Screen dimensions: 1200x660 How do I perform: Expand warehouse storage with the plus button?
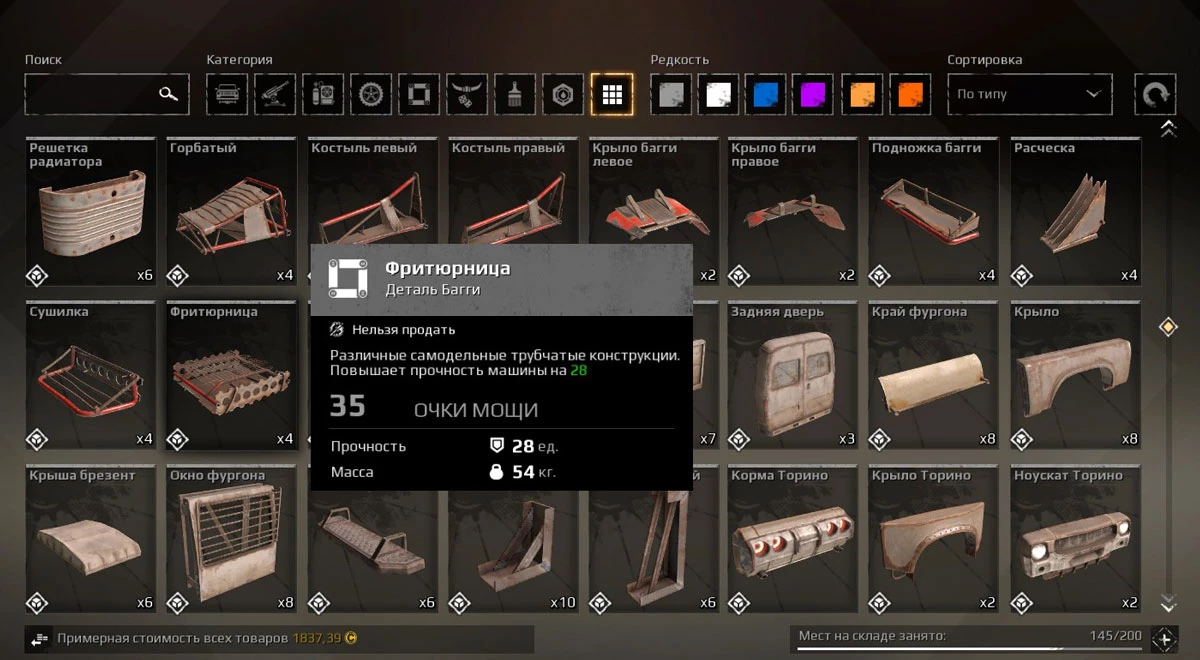pos(1164,639)
